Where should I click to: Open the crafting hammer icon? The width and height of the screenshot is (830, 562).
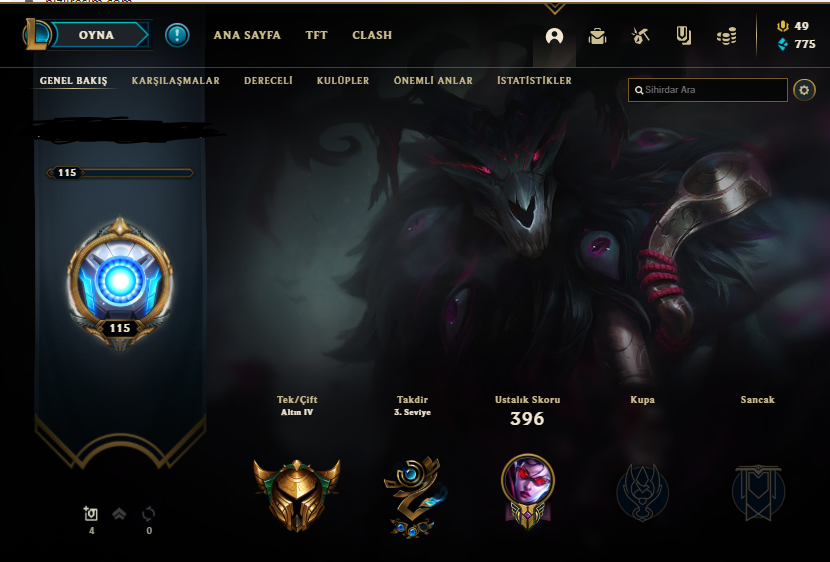pyautogui.click(x=641, y=36)
